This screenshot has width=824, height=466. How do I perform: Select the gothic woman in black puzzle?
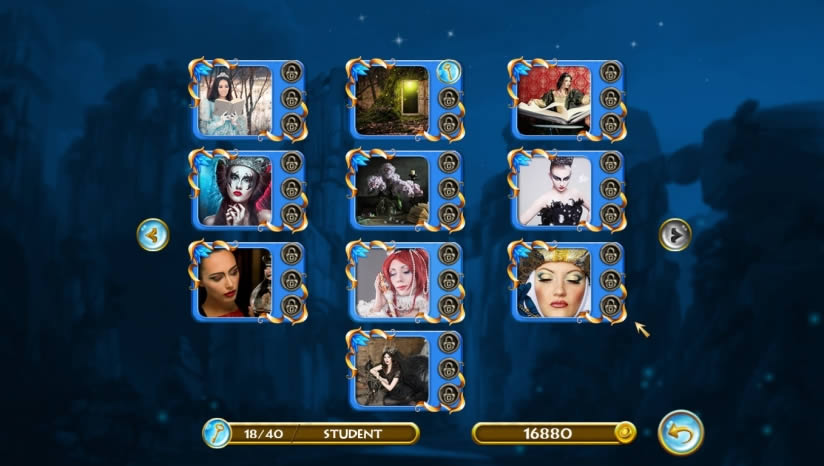click(x=392, y=370)
